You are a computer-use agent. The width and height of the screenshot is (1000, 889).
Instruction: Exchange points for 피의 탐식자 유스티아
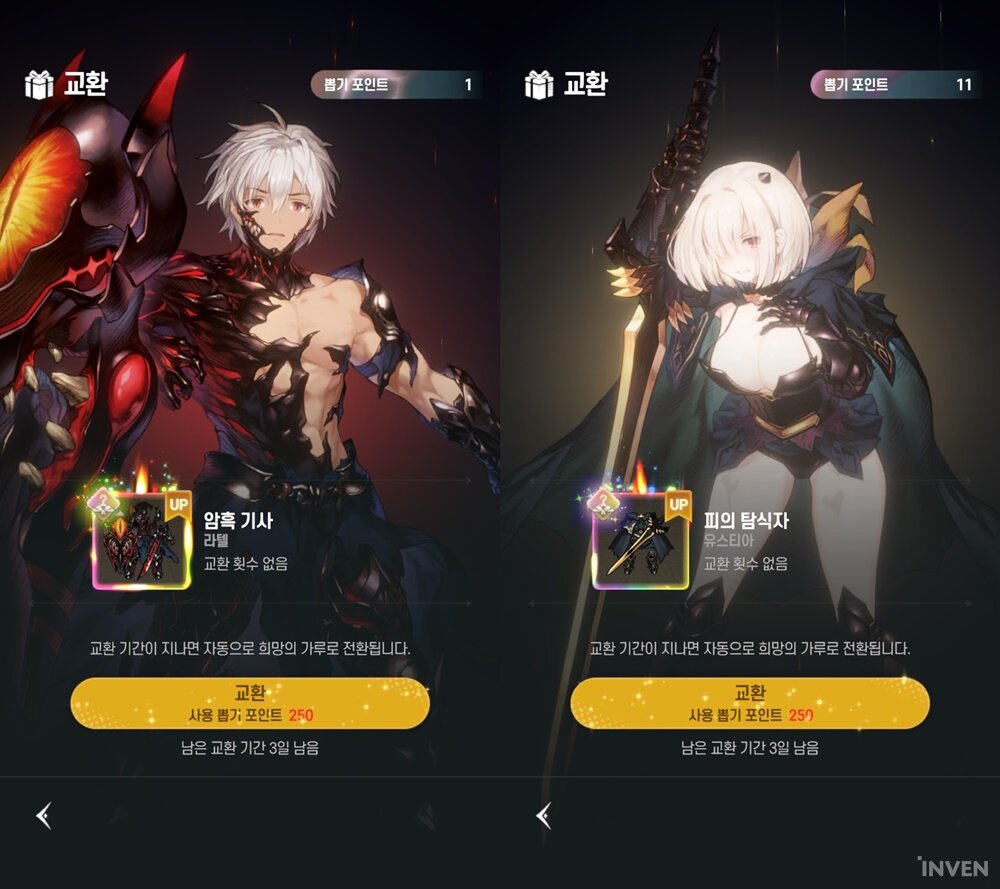click(750, 703)
